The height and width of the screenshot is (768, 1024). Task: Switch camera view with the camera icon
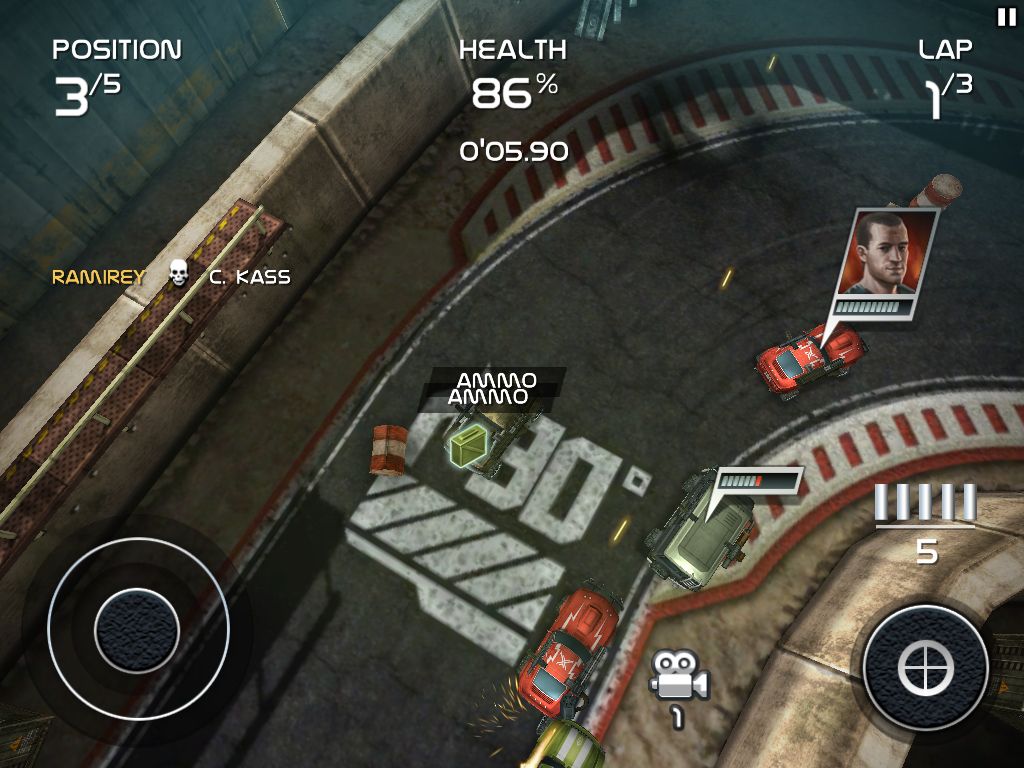pyautogui.click(x=677, y=677)
